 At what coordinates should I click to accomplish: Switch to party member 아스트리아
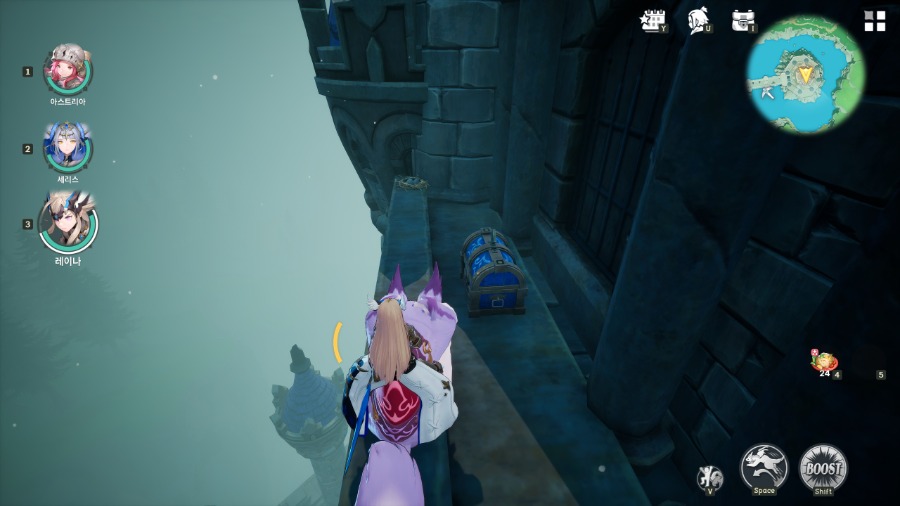pyautogui.click(x=68, y=70)
